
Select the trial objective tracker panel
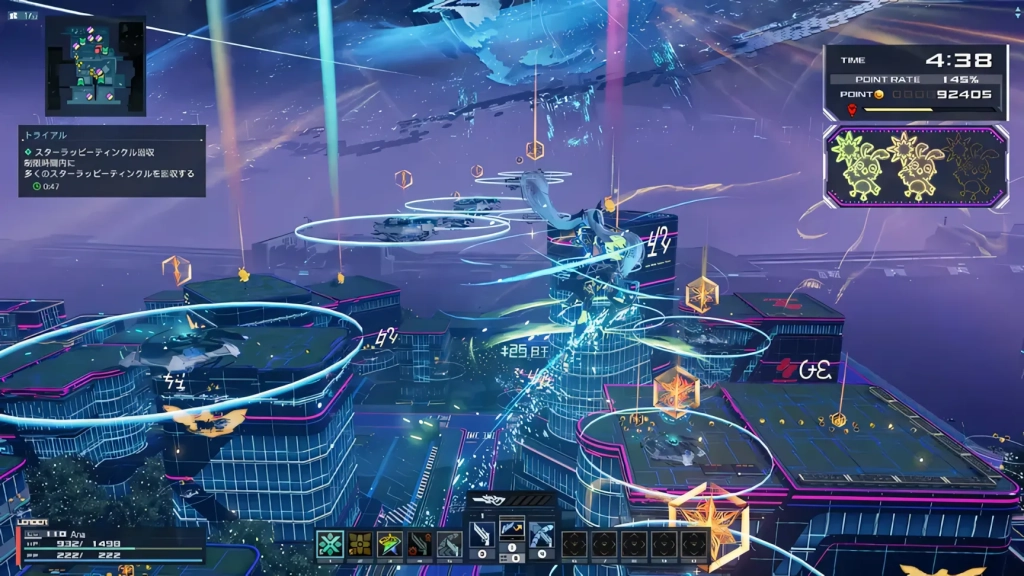(112, 160)
